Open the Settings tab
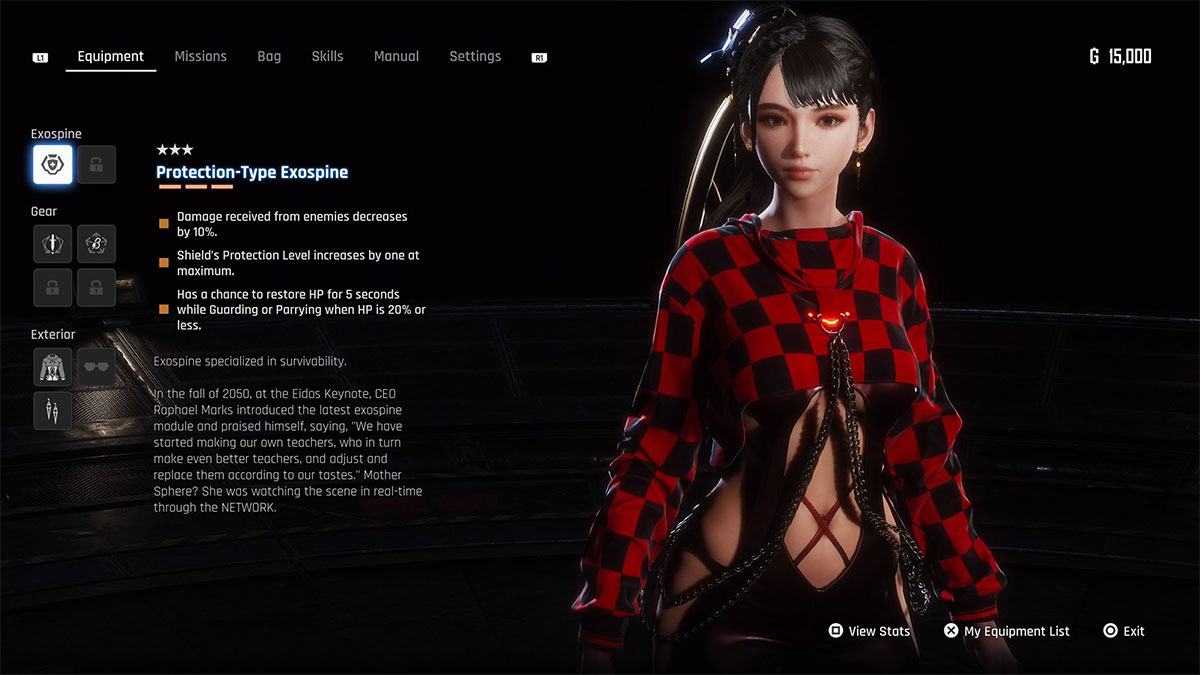 475,56
